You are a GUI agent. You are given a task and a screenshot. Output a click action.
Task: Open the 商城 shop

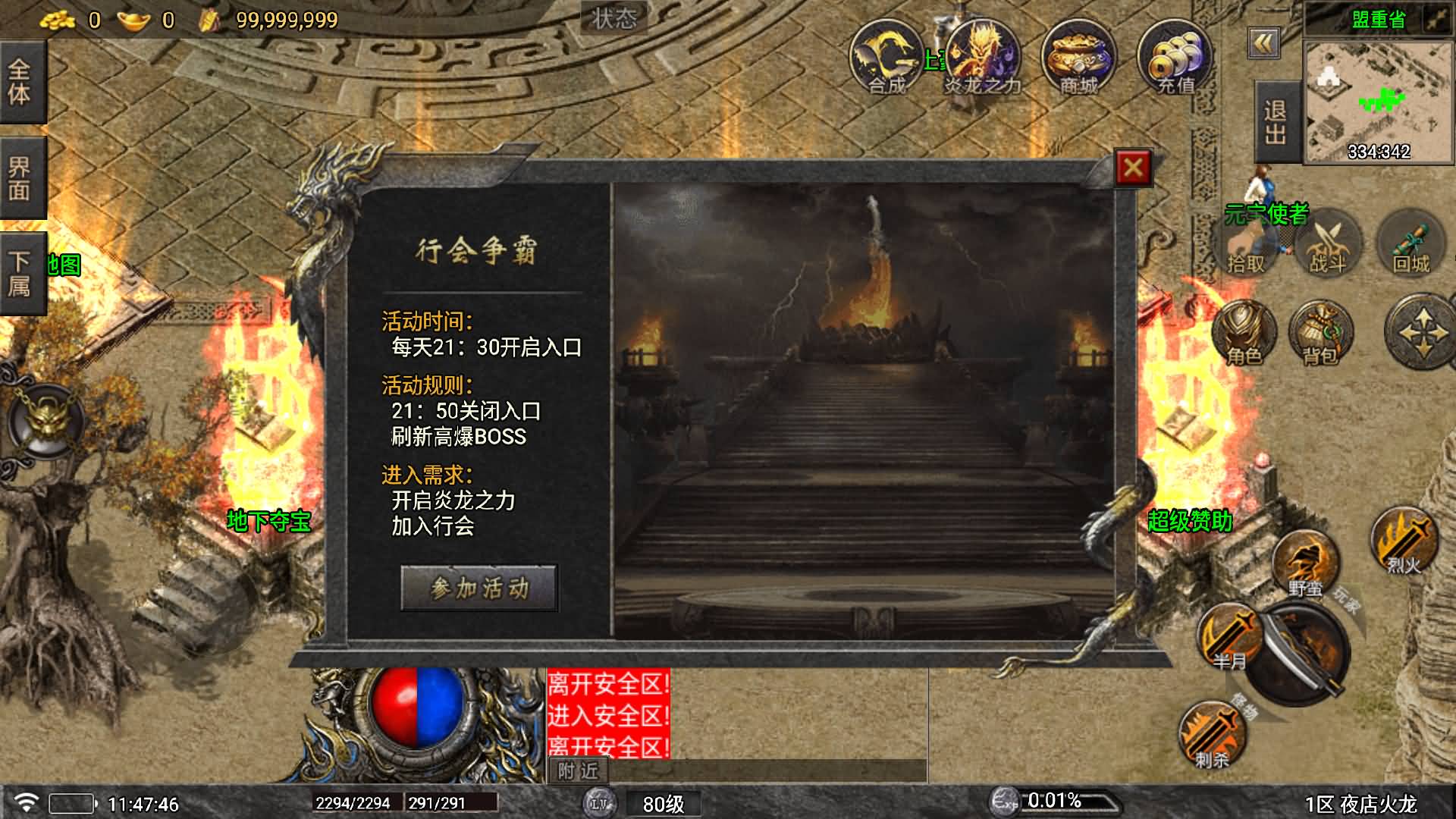pyautogui.click(x=1078, y=58)
